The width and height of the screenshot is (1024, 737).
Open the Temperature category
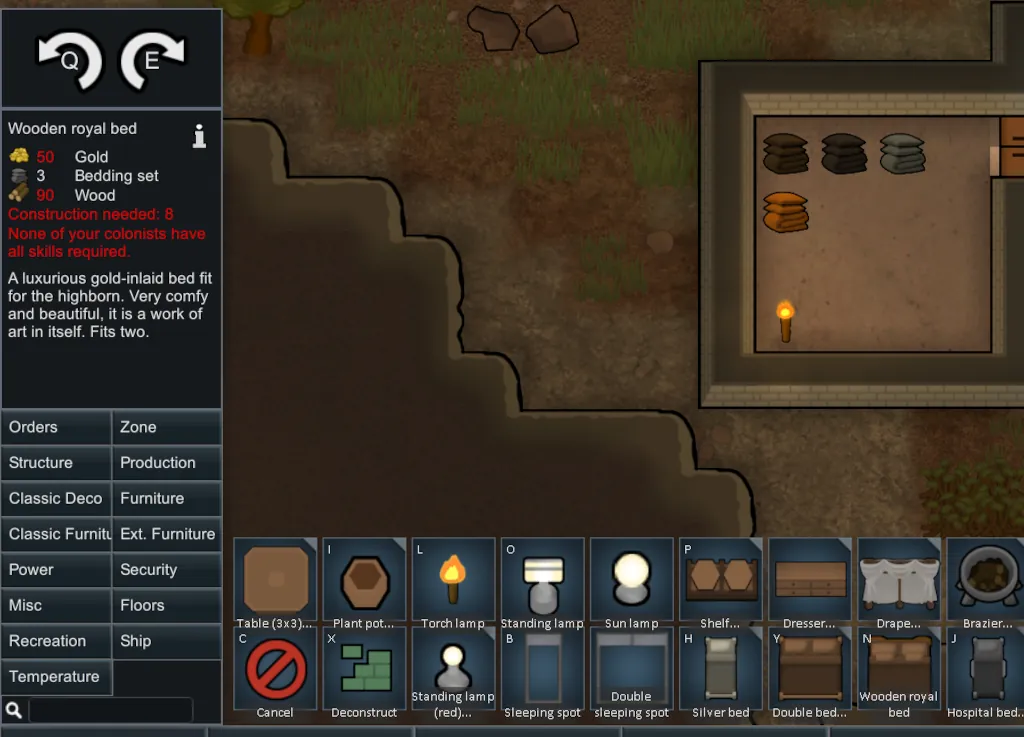coord(56,677)
